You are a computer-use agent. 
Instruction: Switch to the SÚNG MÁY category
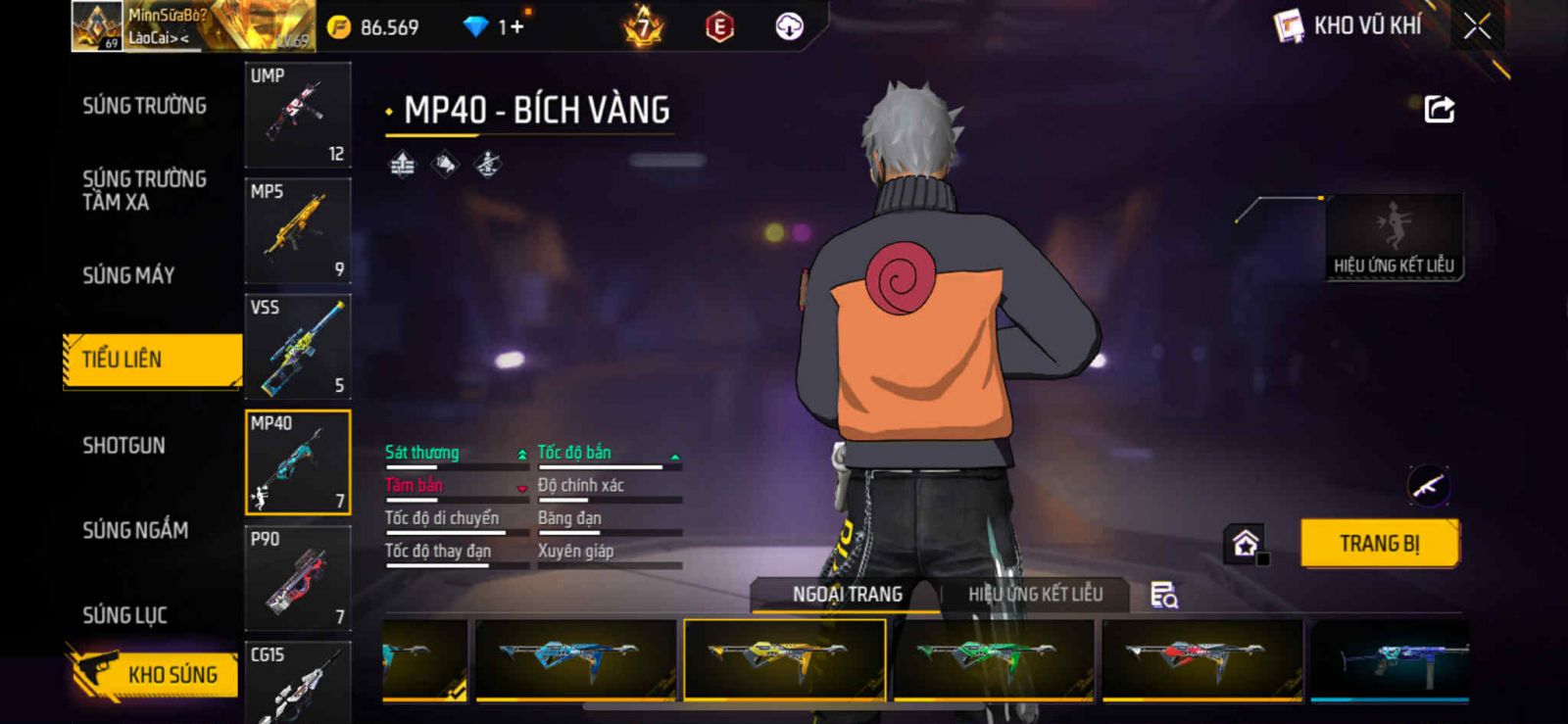coord(128,275)
